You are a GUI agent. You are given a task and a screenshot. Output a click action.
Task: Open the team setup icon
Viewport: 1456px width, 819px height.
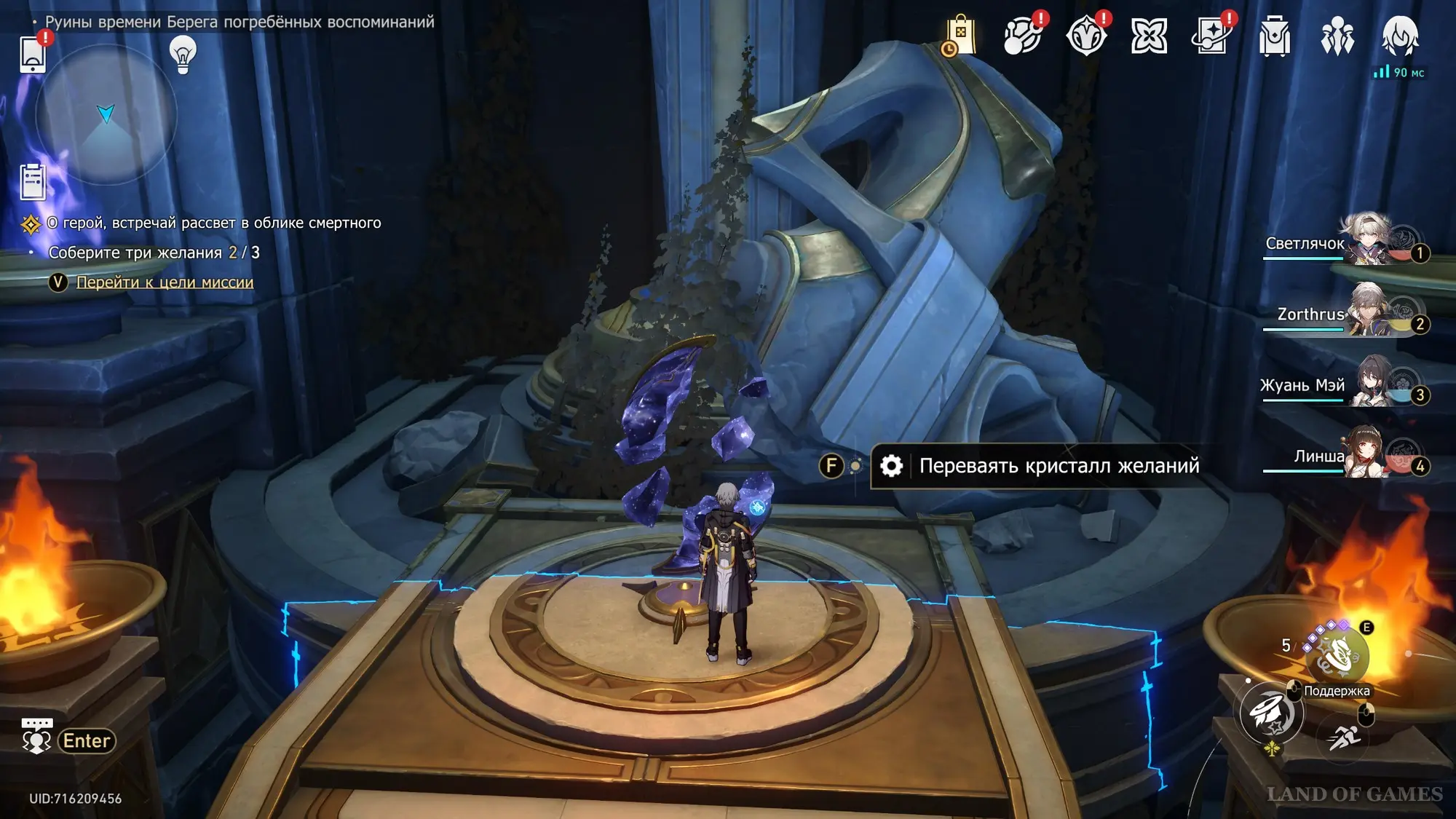point(1337,36)
